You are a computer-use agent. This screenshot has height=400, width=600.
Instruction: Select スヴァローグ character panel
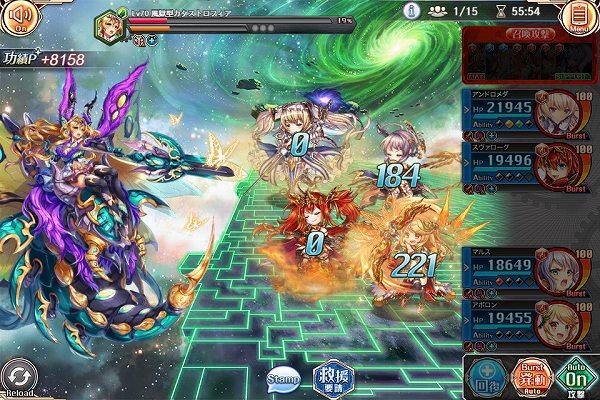click(x=530, y=166)
